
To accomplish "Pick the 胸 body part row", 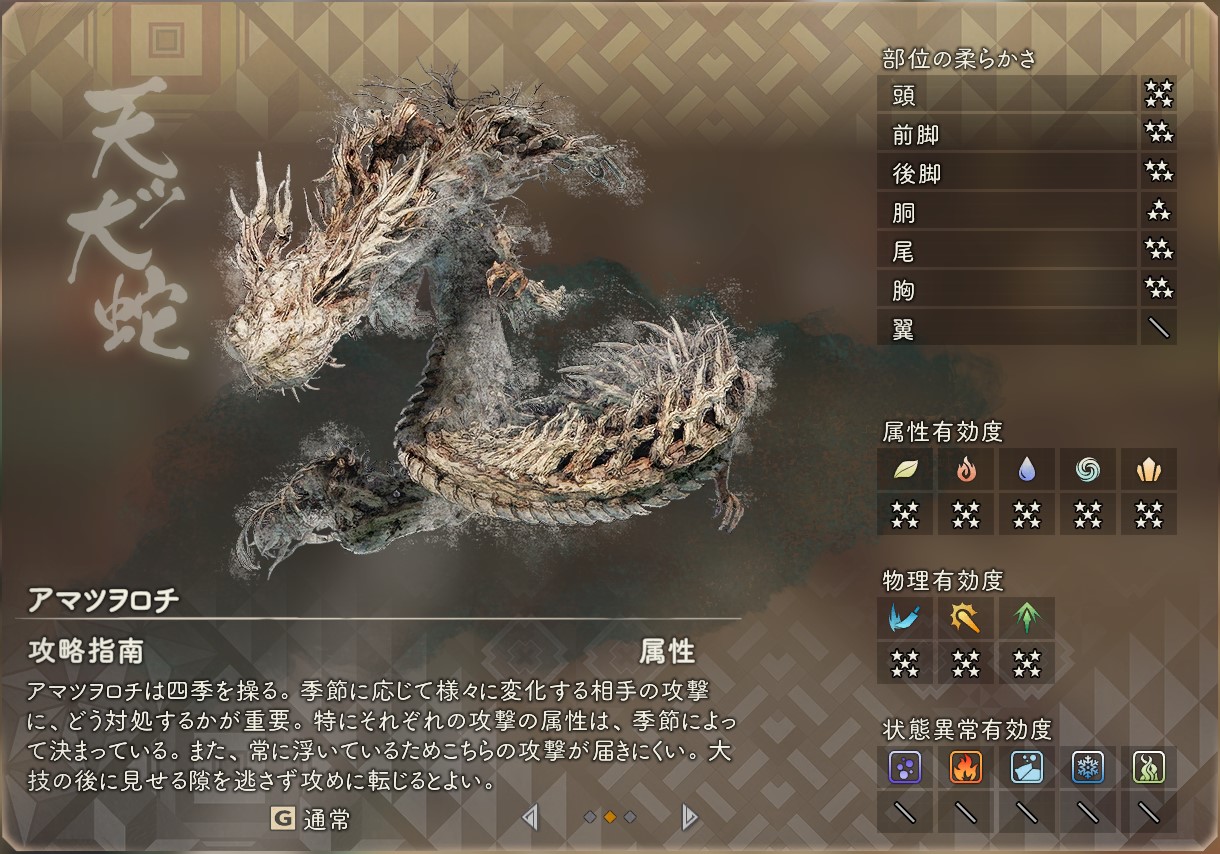I will click(1006, 290).
